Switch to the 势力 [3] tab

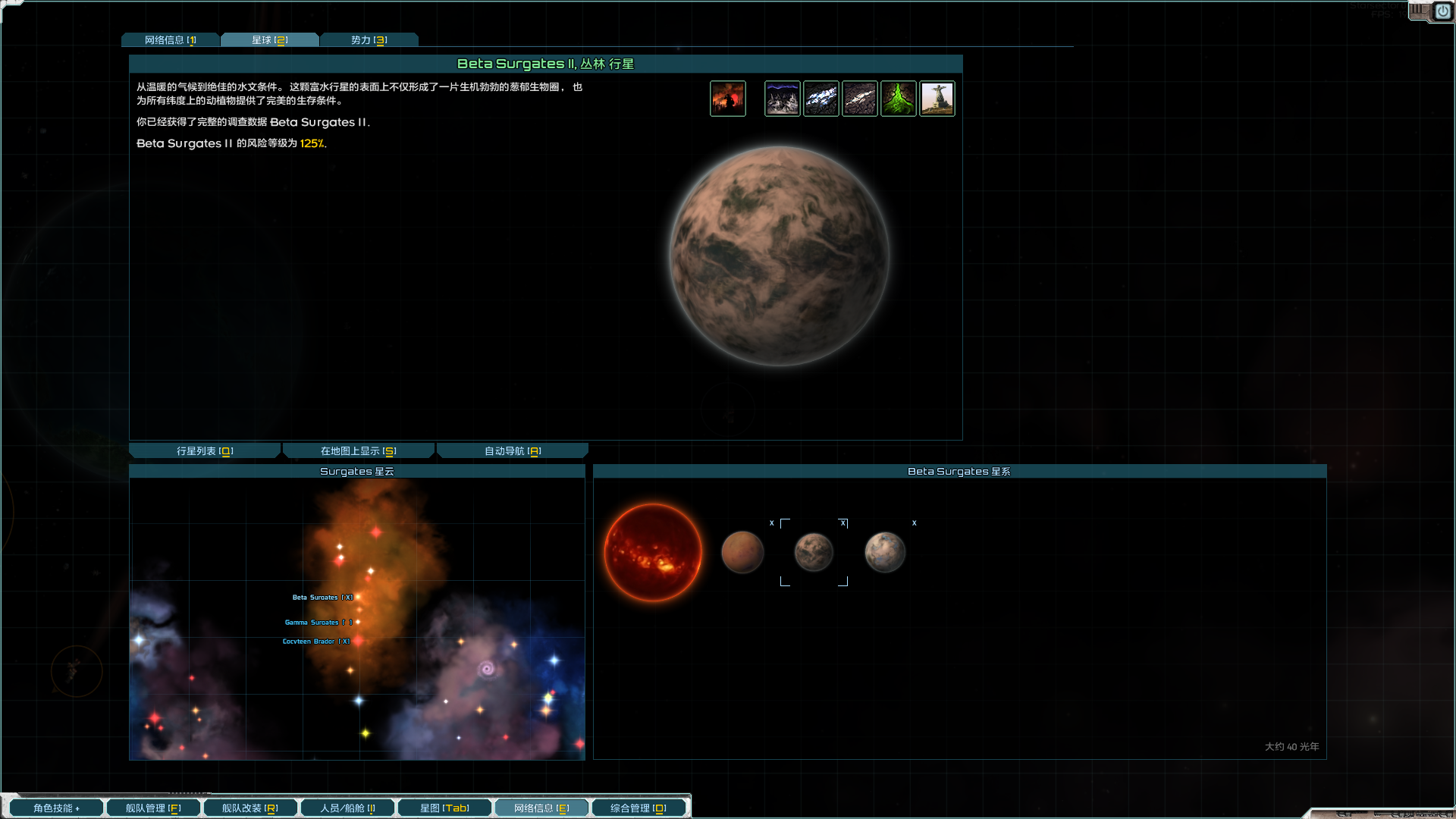(369, 39)
